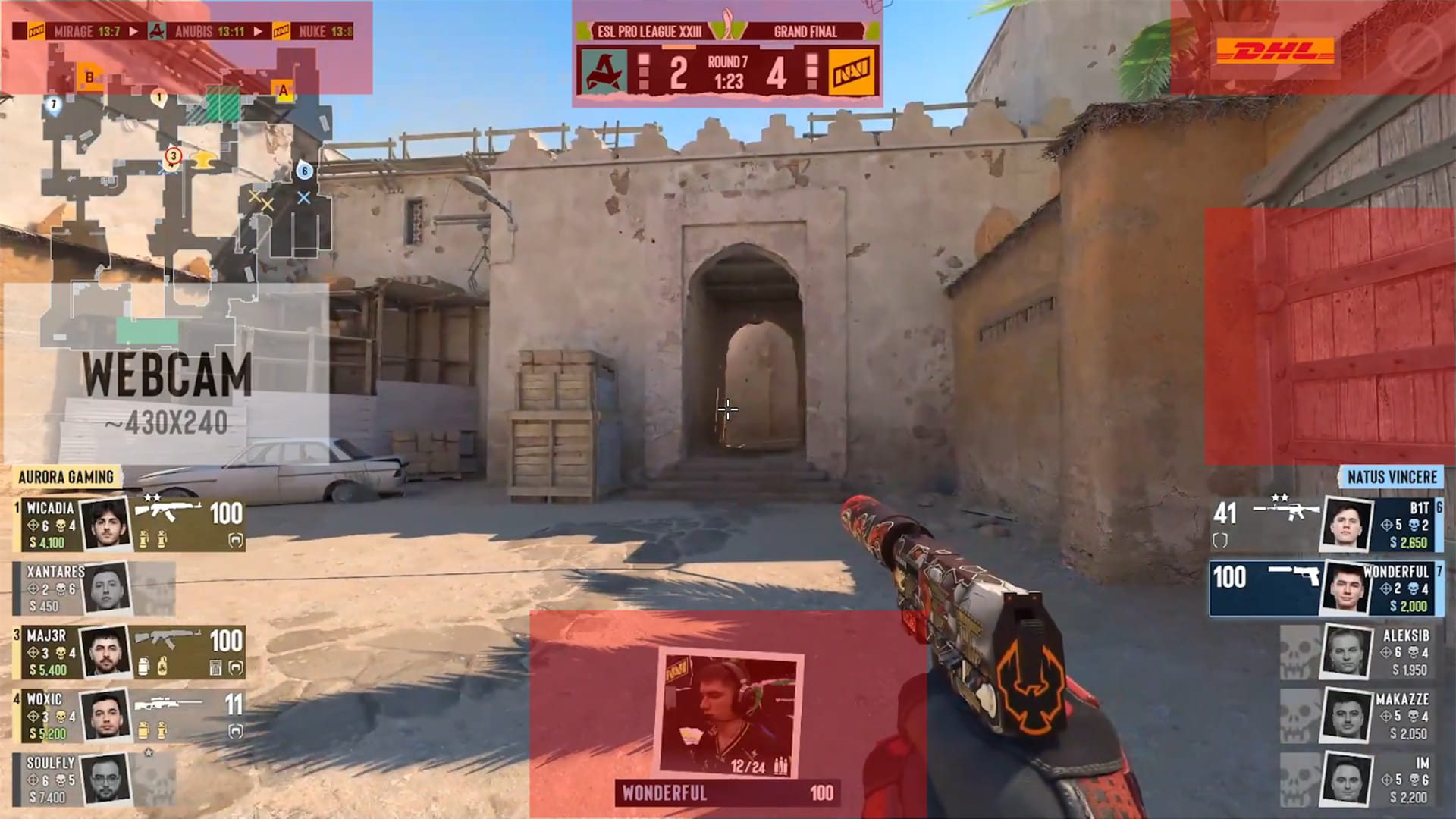Choose Aleksib's player row
1456x819 pixels.
pyautogui.click(x=1361, y=651)
